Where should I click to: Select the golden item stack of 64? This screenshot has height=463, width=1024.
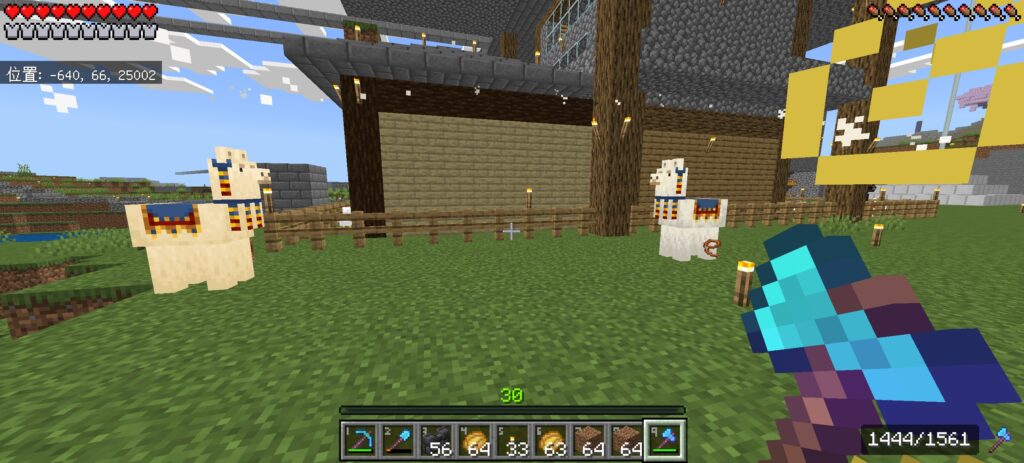[474, 440]
